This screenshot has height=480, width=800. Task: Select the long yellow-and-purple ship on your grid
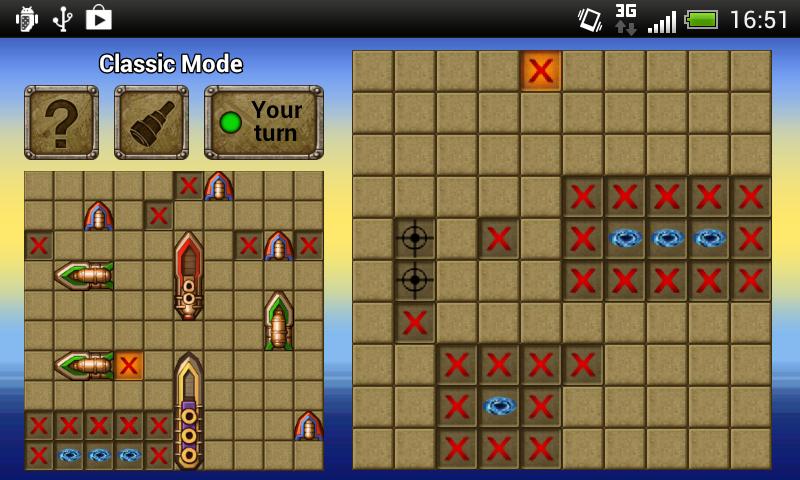pos(188,410)
